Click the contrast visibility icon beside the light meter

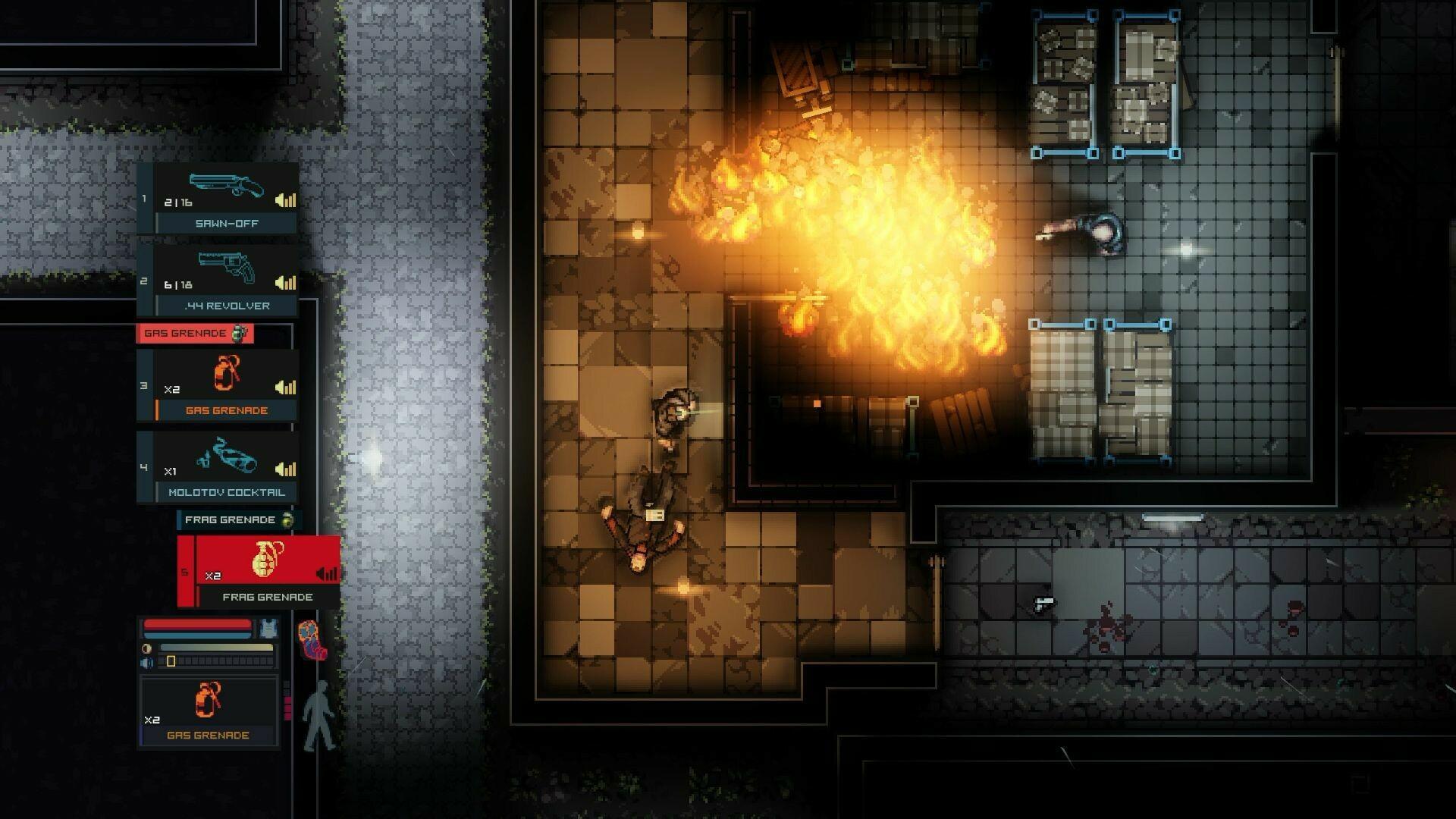[146, 648]
